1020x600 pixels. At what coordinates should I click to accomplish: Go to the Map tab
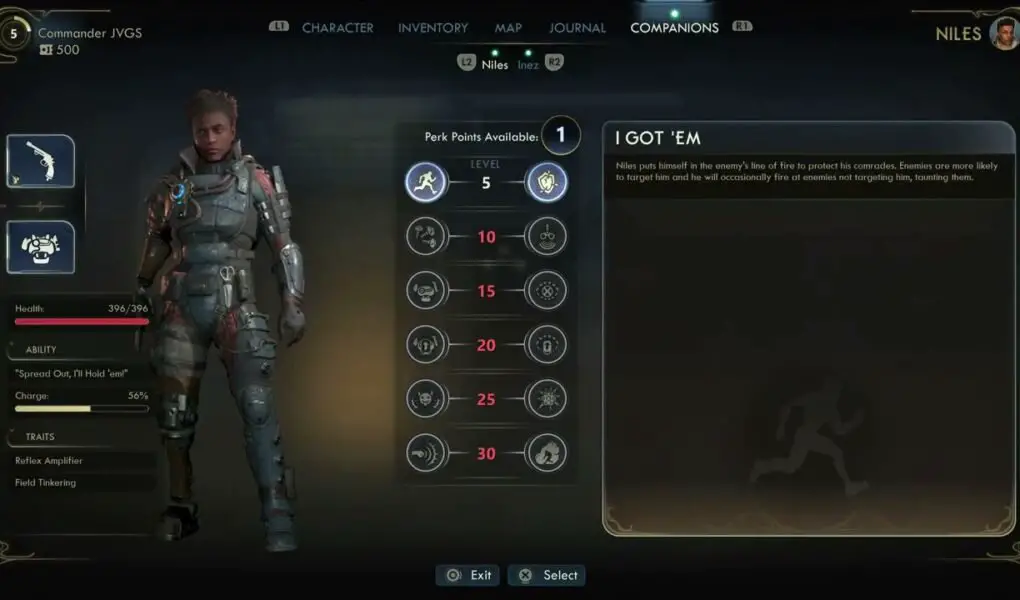tap(508, 28)
